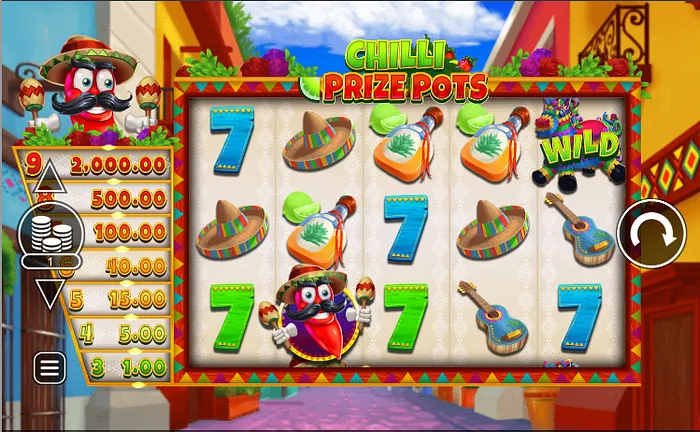The height and width of the screenshot is (432, 700).
Task: Open the hamburger menu
Action: tap(50, 367)
